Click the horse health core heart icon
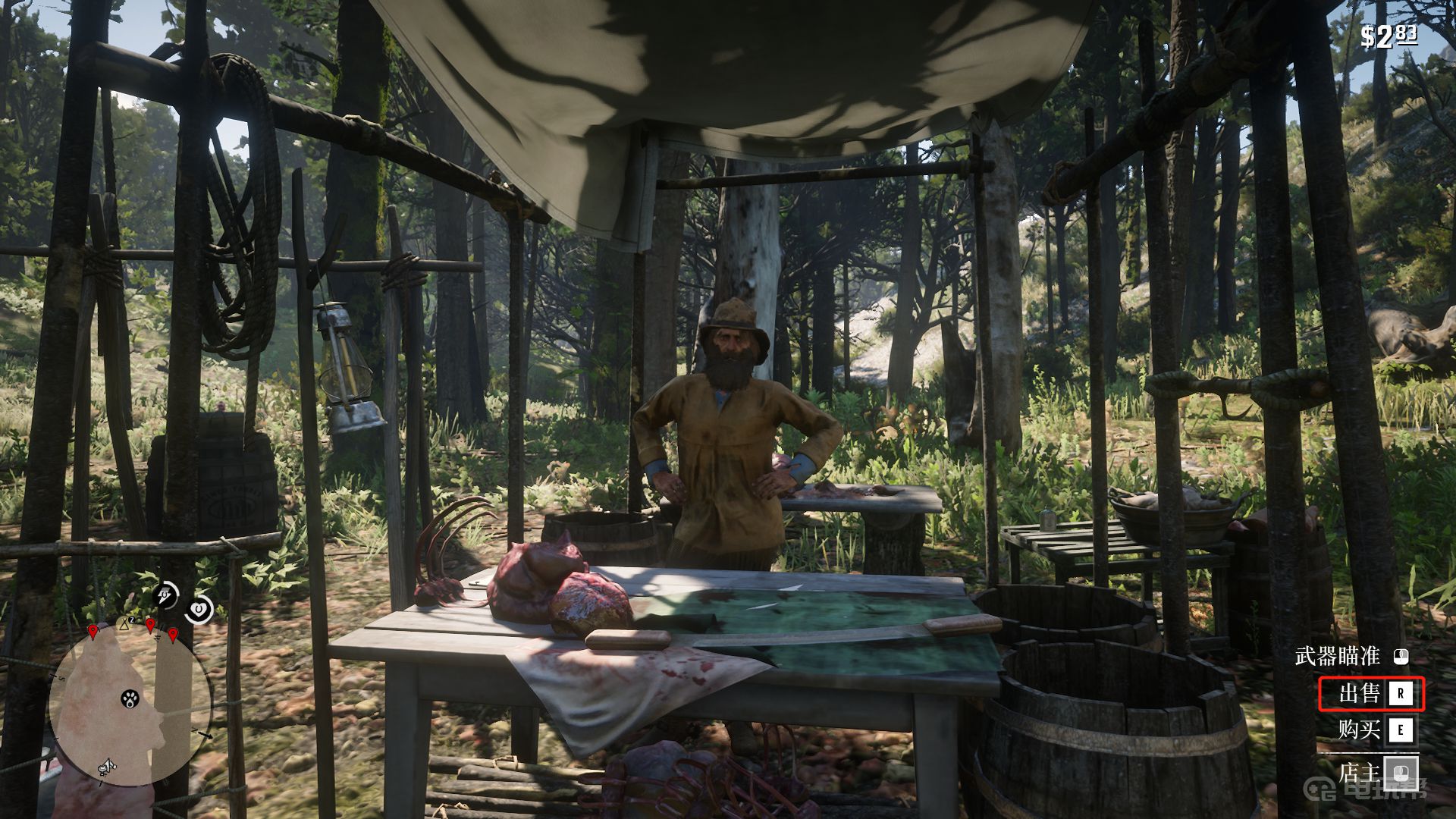 point(199,608)
